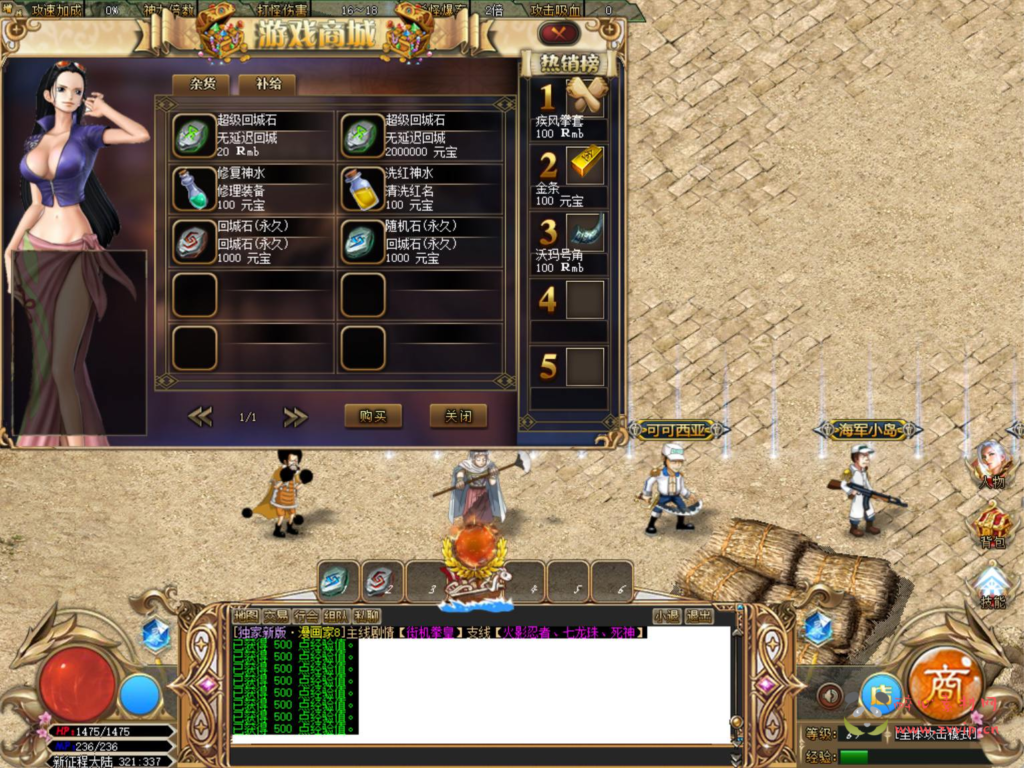The image size is (1024, 768).
Task: Open the 技能 skills panel
Action: pyautogui.click(x=991, y=586)
